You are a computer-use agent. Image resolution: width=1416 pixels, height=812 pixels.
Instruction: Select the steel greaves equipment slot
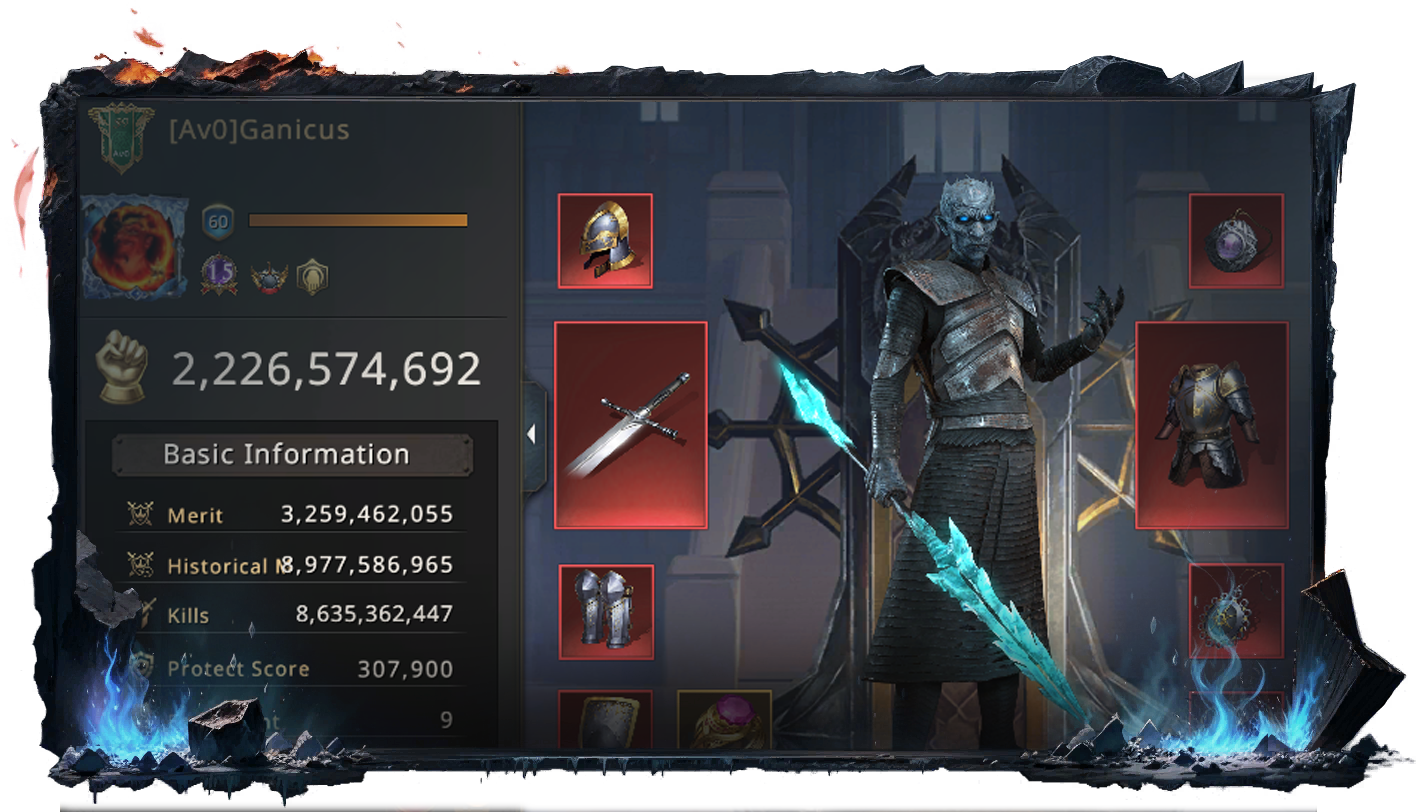pos(606,612)
